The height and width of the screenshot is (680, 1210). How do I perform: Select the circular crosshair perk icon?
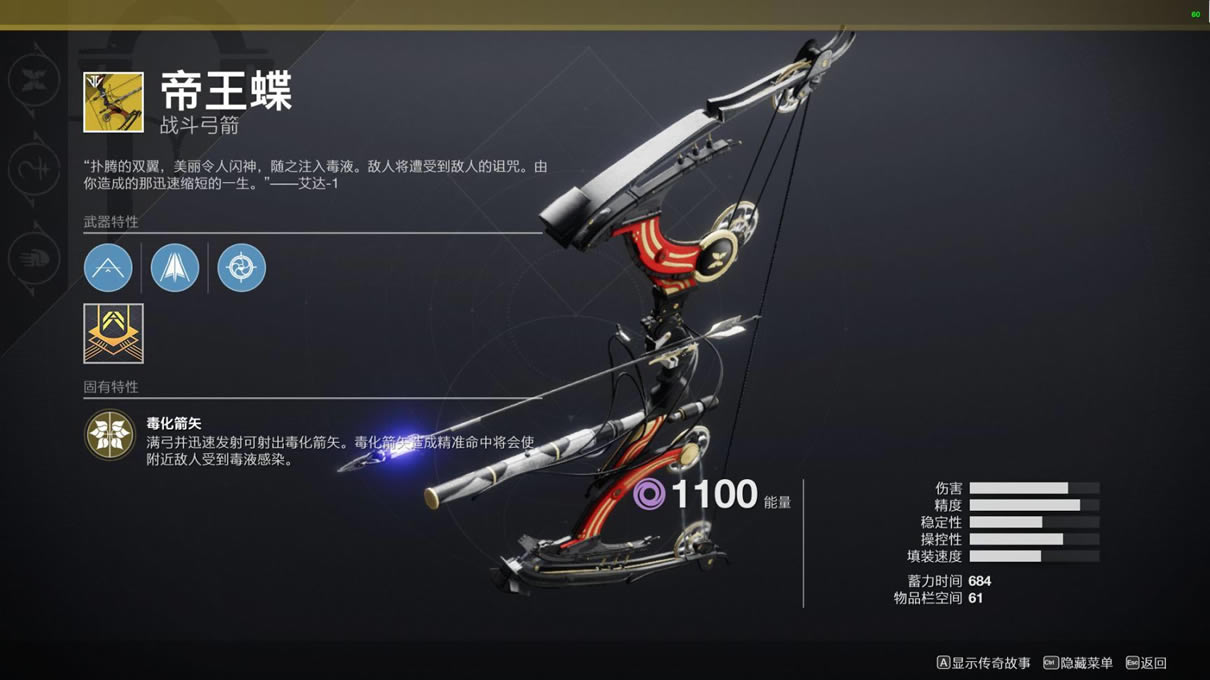241,268
